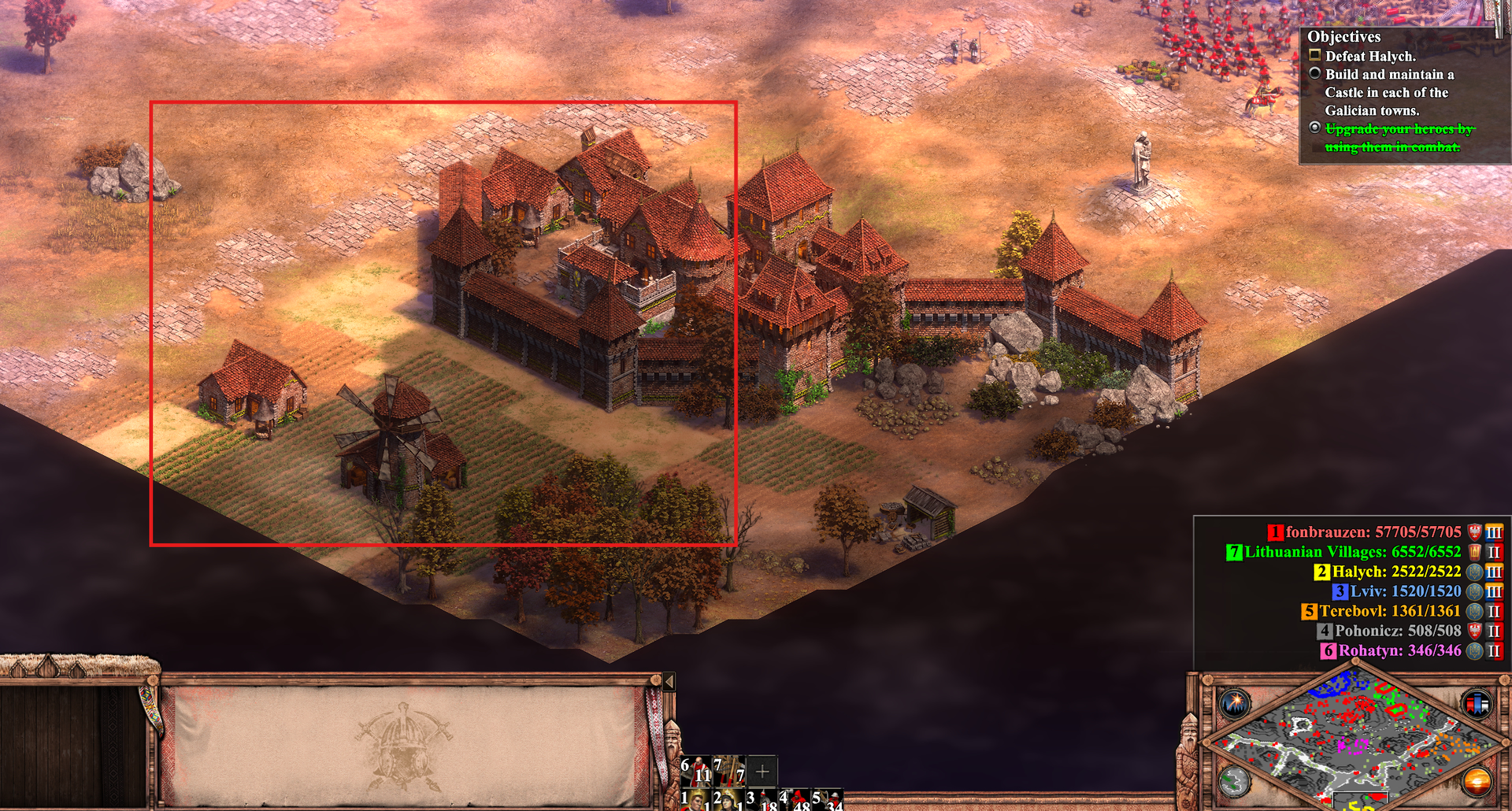1512x811 pixels.
Task: Select control group 7 with the trebuchet
Action: 729,772
